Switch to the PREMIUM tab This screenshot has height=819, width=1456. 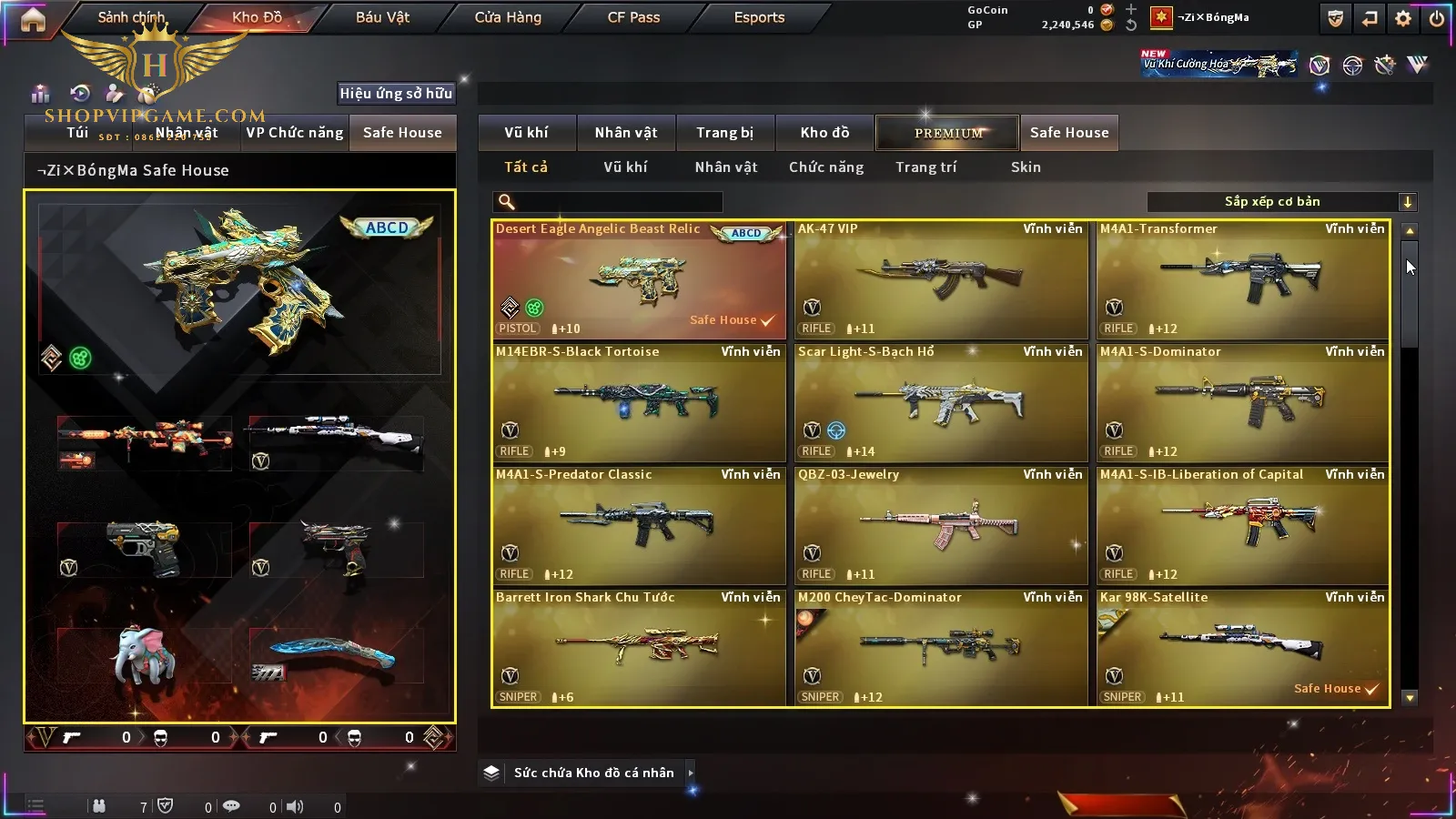(948, 133)
